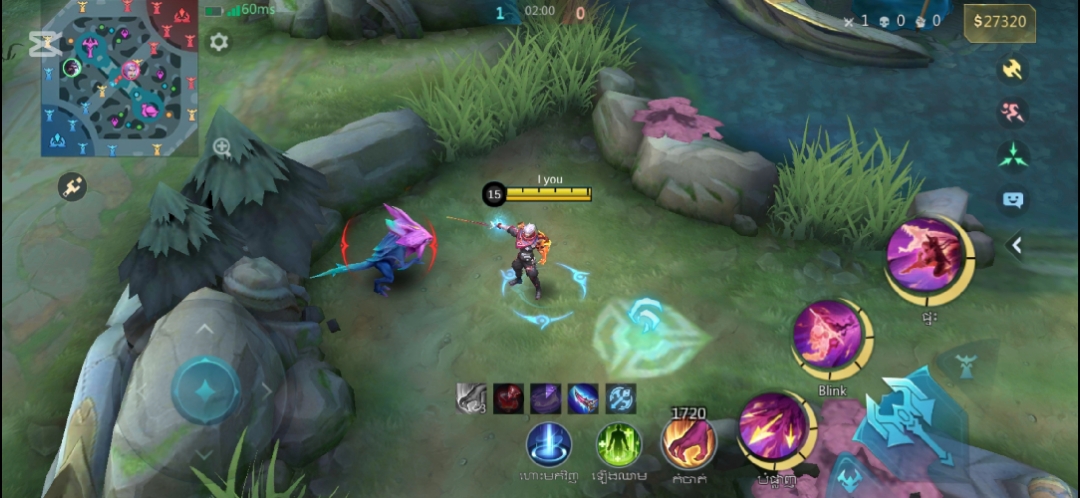Activate the green regen heal button
This screenshot has width=1080, height=498.
619,444
